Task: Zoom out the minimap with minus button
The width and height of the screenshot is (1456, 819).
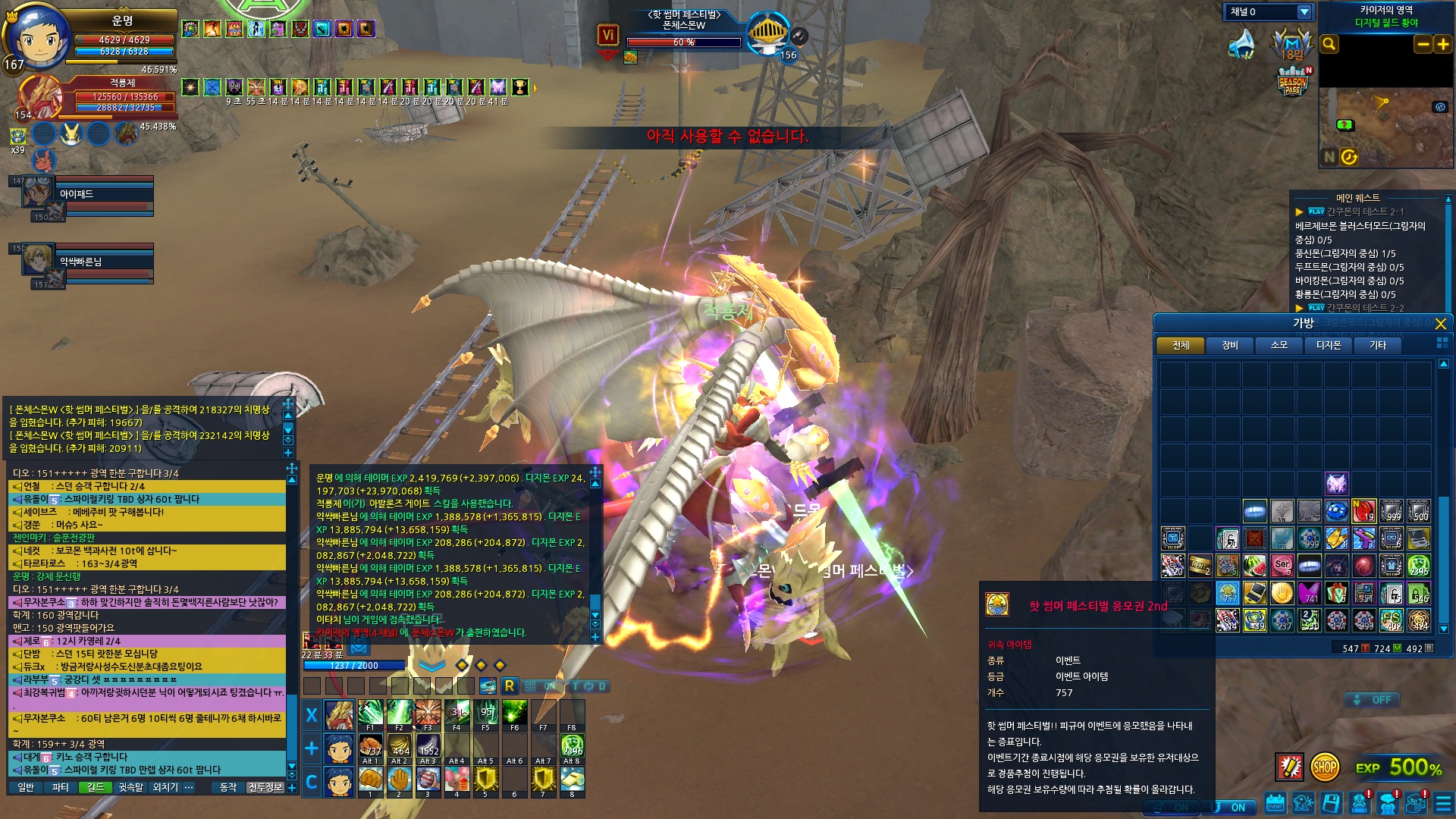Action: pyautogui.click(x=1423, y=45)
